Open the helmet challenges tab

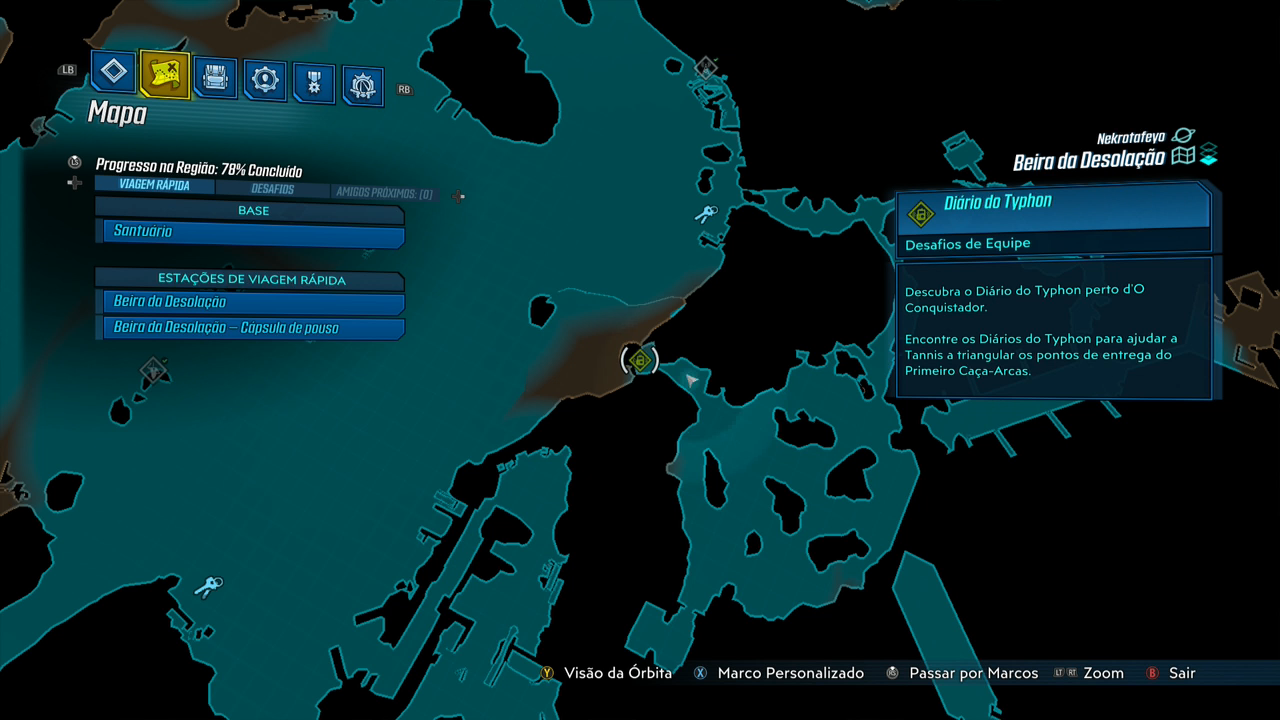click(x=363, y=87)
